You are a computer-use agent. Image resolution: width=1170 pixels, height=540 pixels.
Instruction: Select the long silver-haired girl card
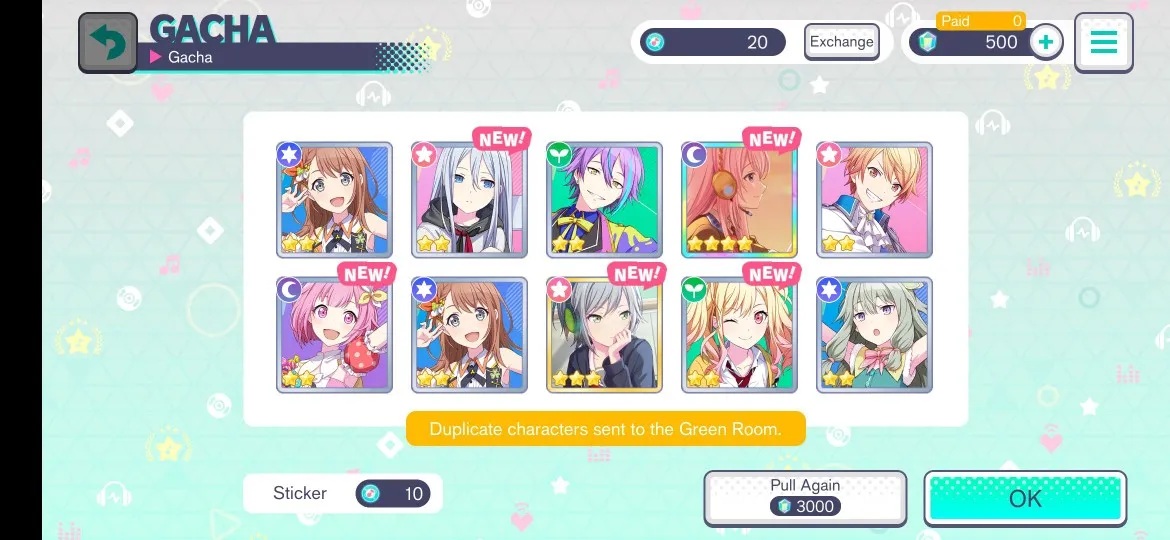point(469,200)
